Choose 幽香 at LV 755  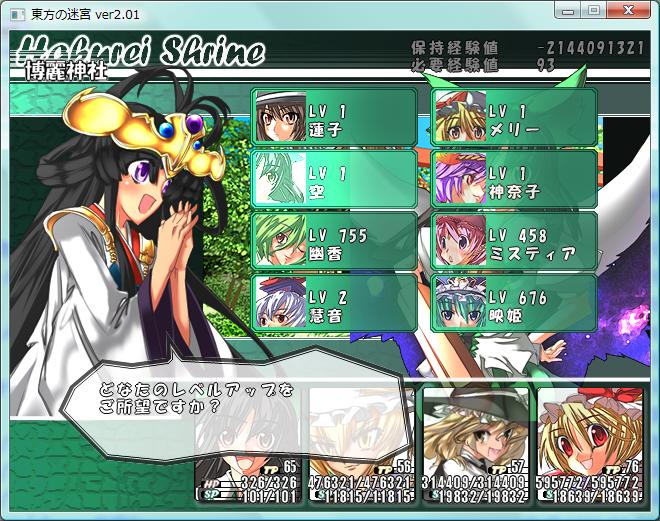pos(334,241)
